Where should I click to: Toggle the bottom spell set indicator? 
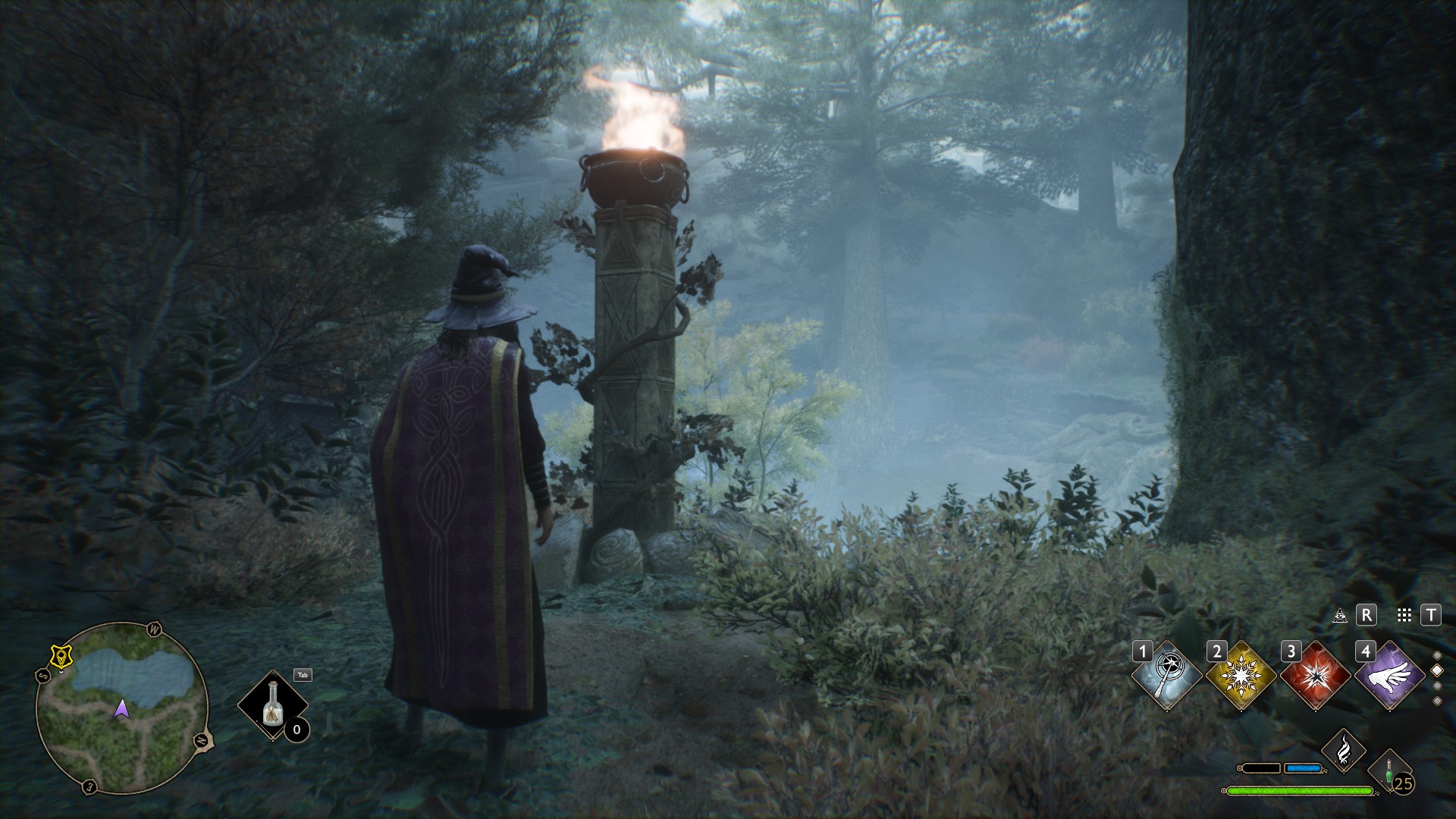click(x=1436, y=701)
